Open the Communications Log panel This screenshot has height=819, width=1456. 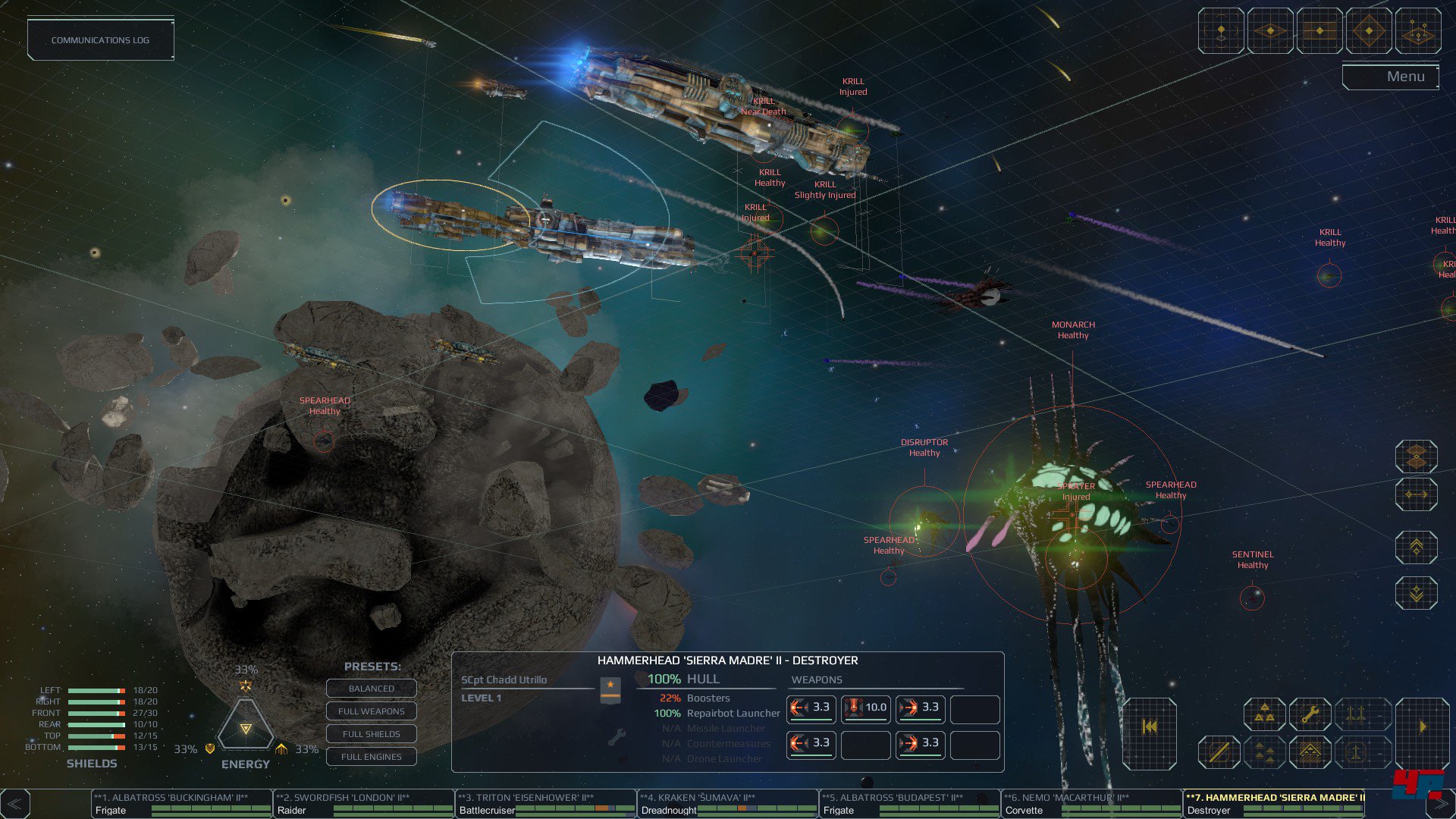click(100, 40)
